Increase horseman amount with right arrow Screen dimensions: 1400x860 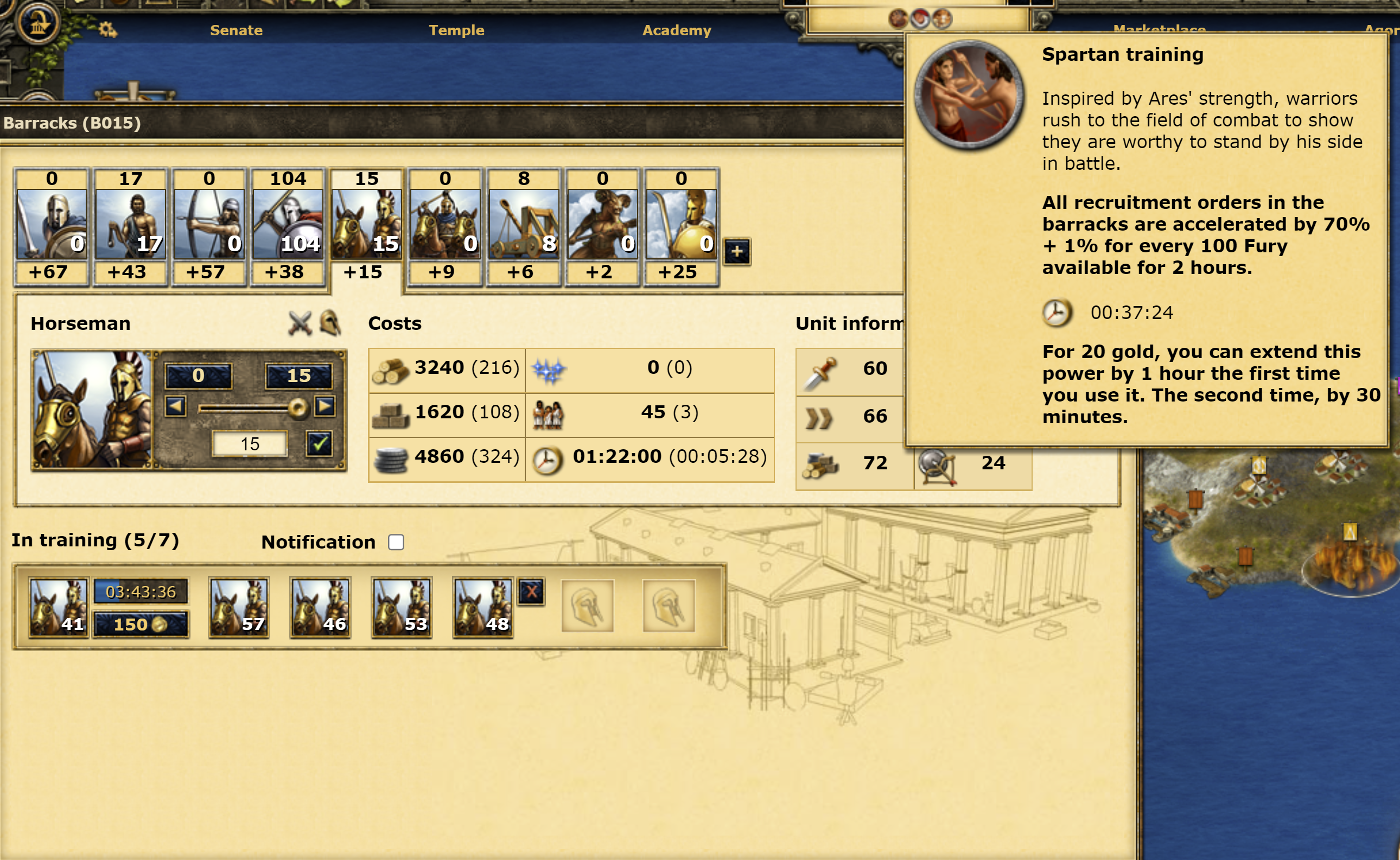325,406
